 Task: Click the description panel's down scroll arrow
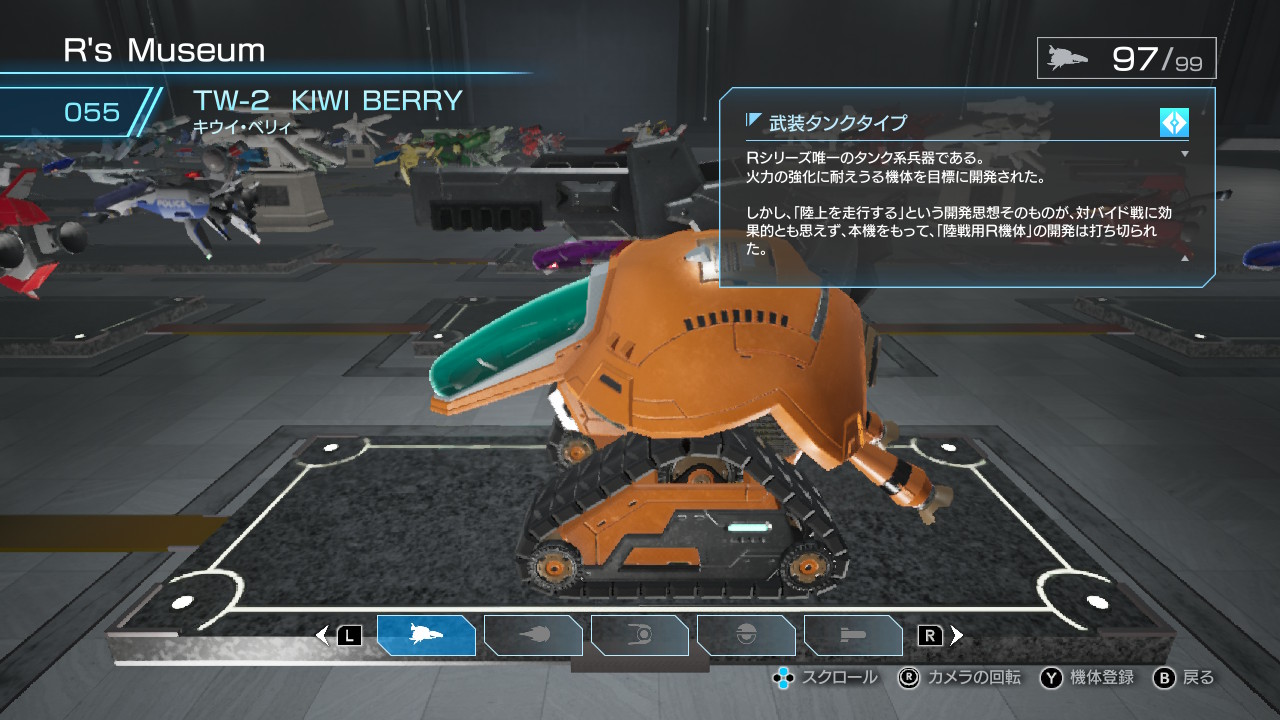click(x=1185, y=154)
